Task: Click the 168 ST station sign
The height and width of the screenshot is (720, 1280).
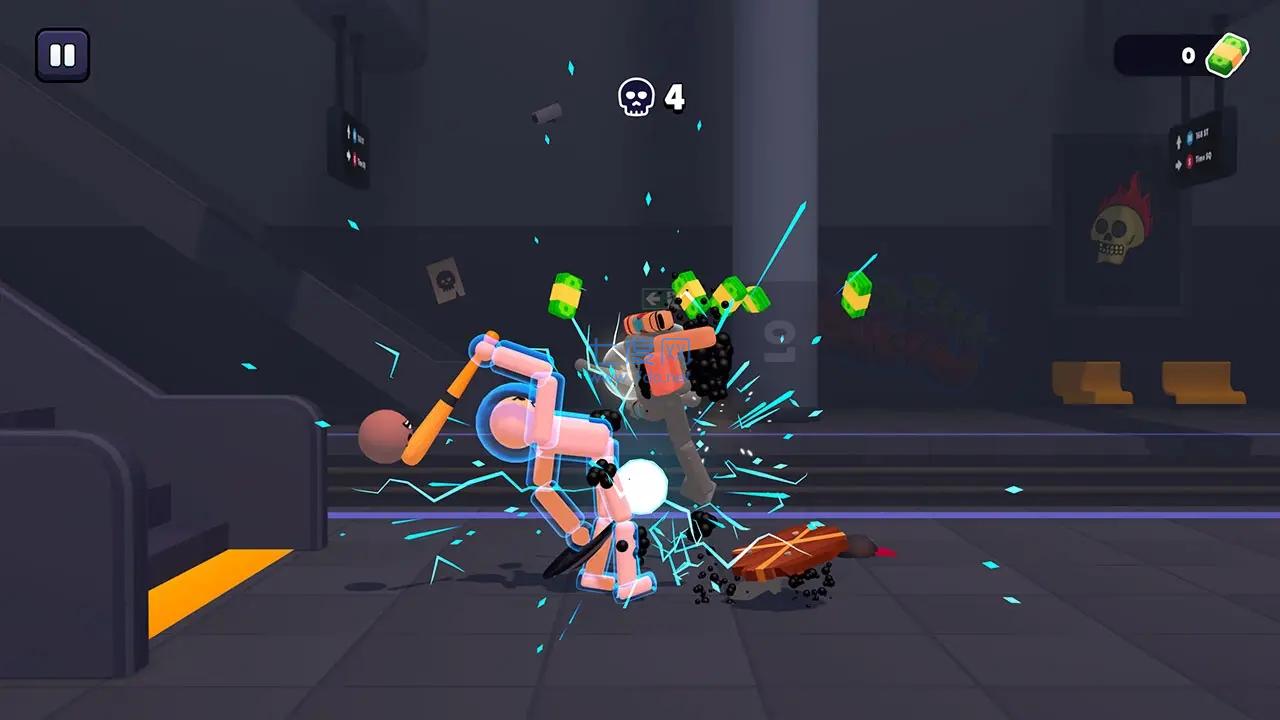Action: pos(1201,133)
